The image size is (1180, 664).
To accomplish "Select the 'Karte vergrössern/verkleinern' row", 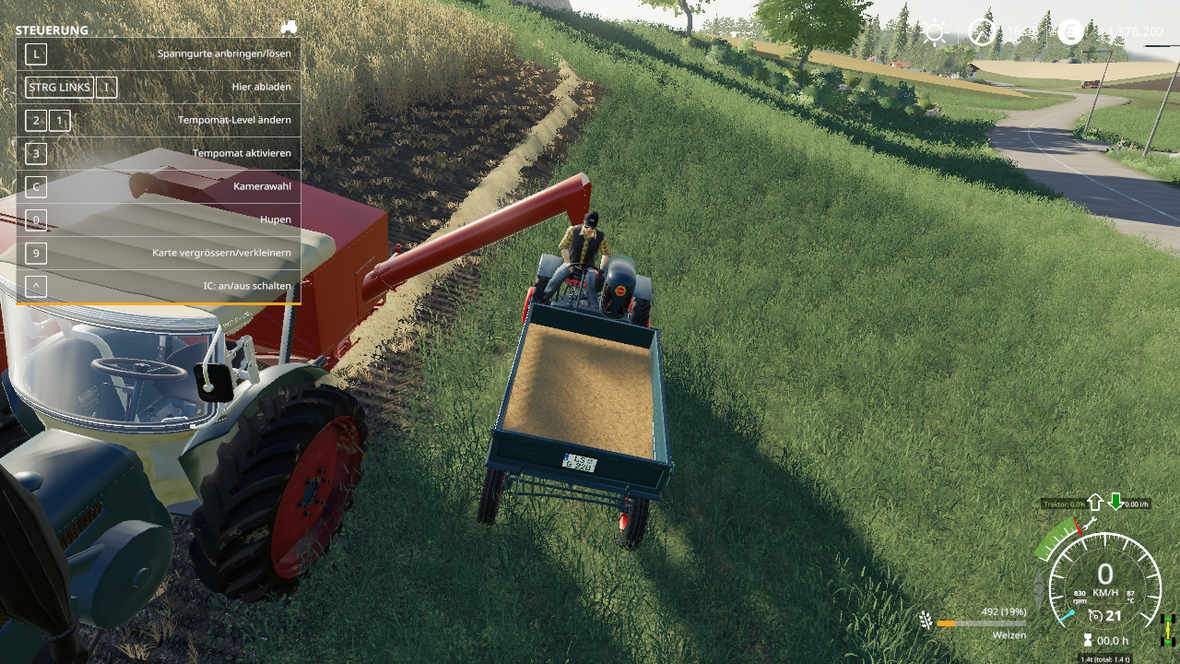I will click(x=158, y=253).
